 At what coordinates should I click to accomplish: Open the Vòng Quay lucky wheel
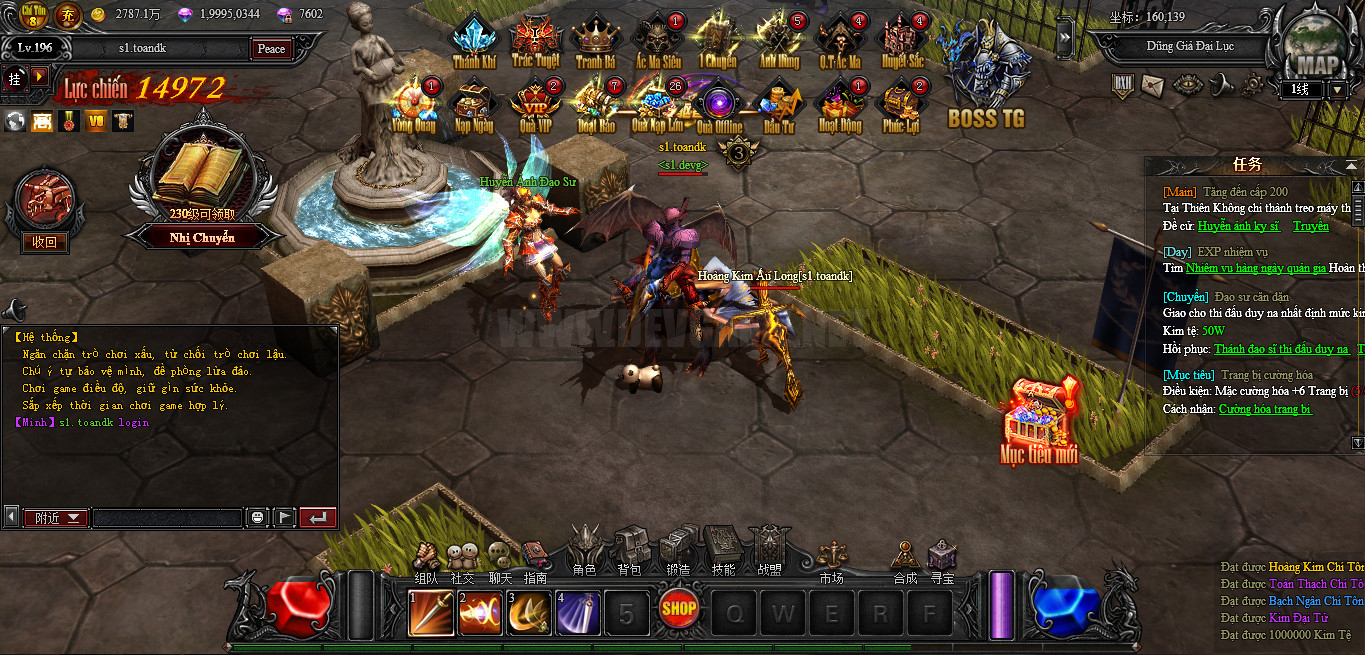(x=413, y=104)
